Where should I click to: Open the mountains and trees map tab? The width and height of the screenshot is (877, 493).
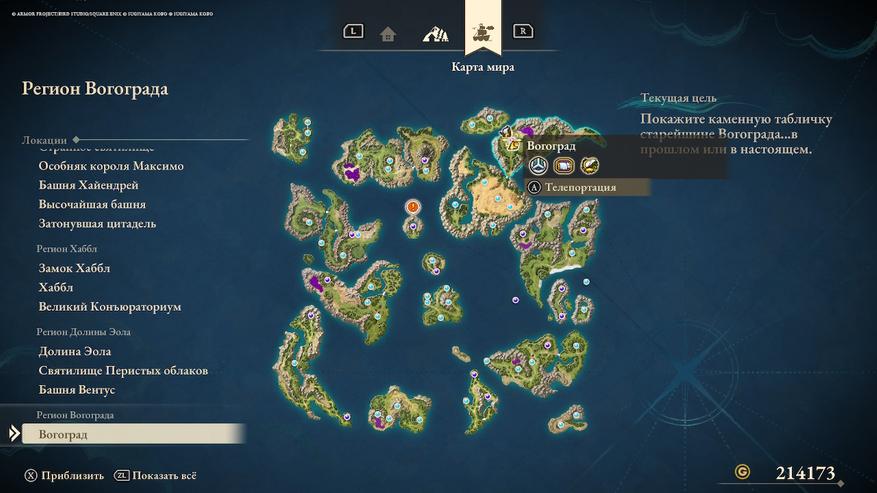(435, 34)
